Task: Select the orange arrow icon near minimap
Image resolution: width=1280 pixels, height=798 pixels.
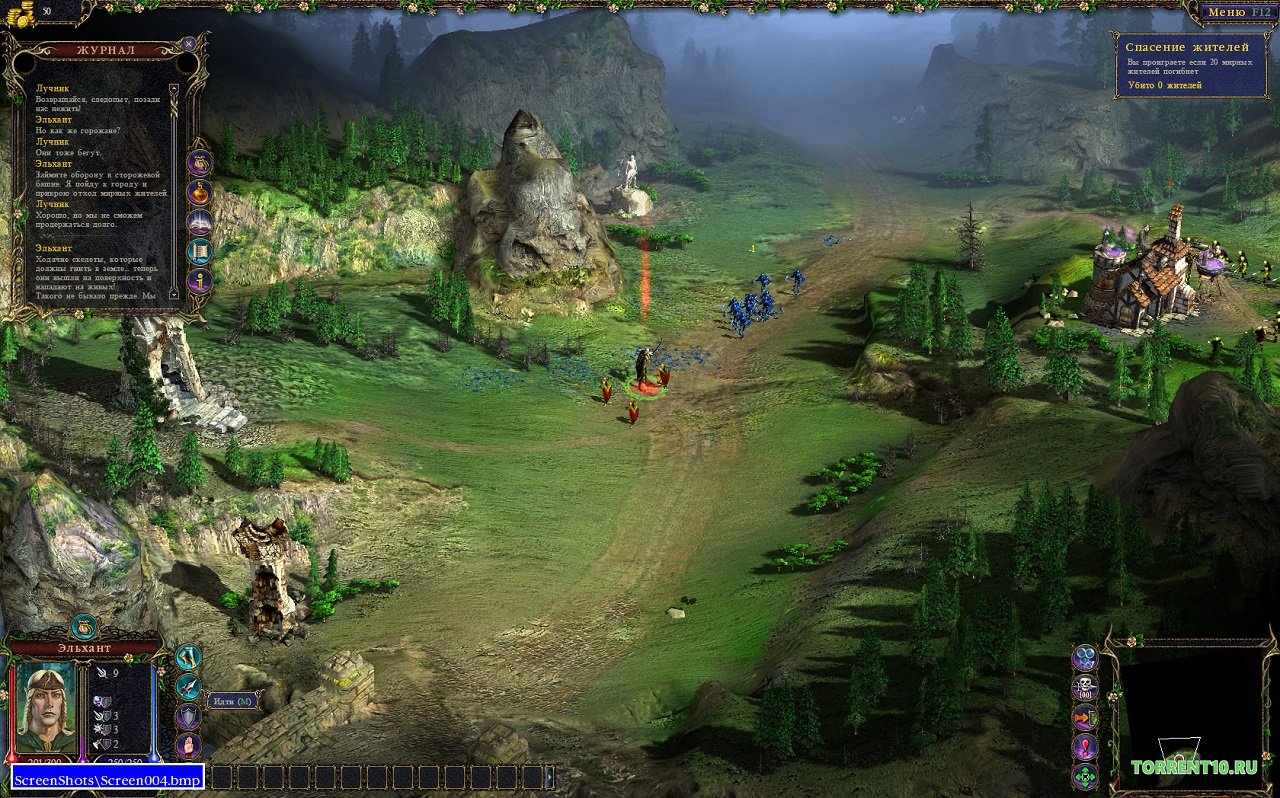Action: pos(1085,717)
